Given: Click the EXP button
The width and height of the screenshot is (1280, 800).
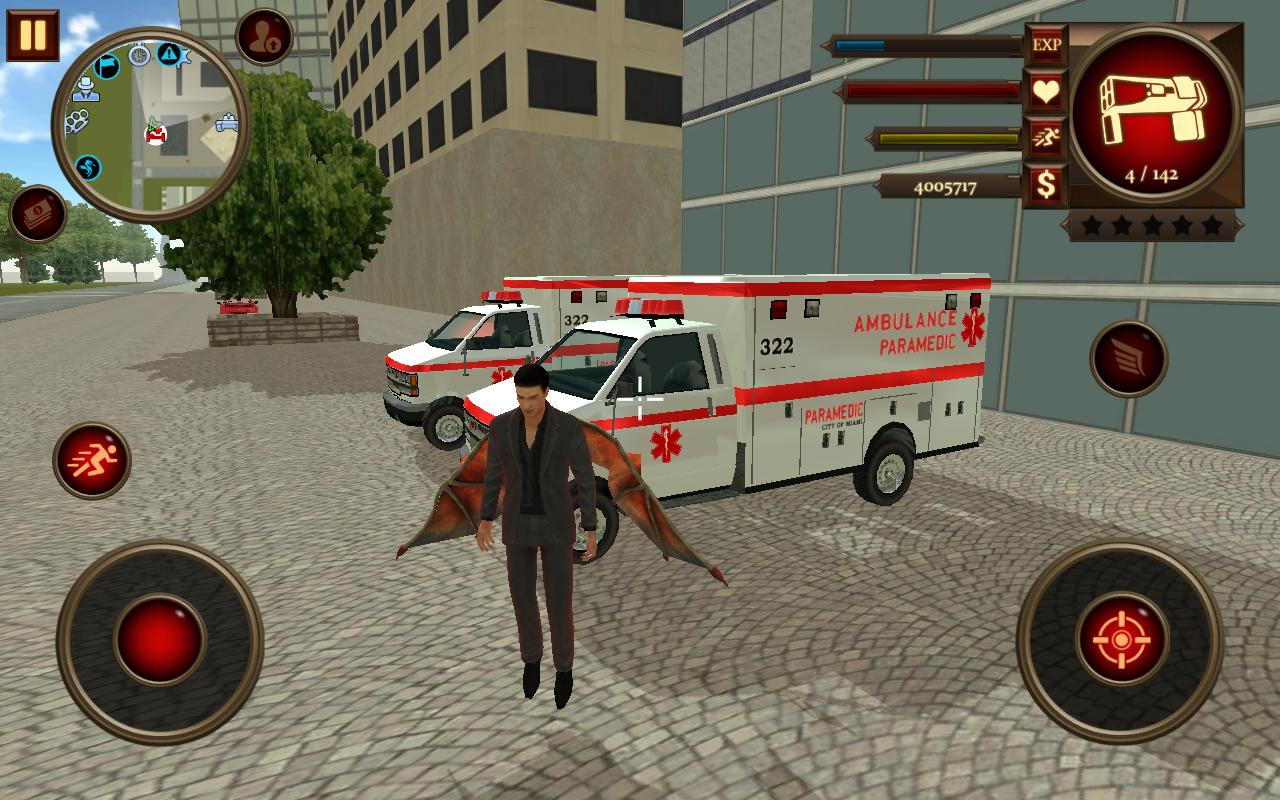Looking at the screenshot, I should coord(1047,45).
